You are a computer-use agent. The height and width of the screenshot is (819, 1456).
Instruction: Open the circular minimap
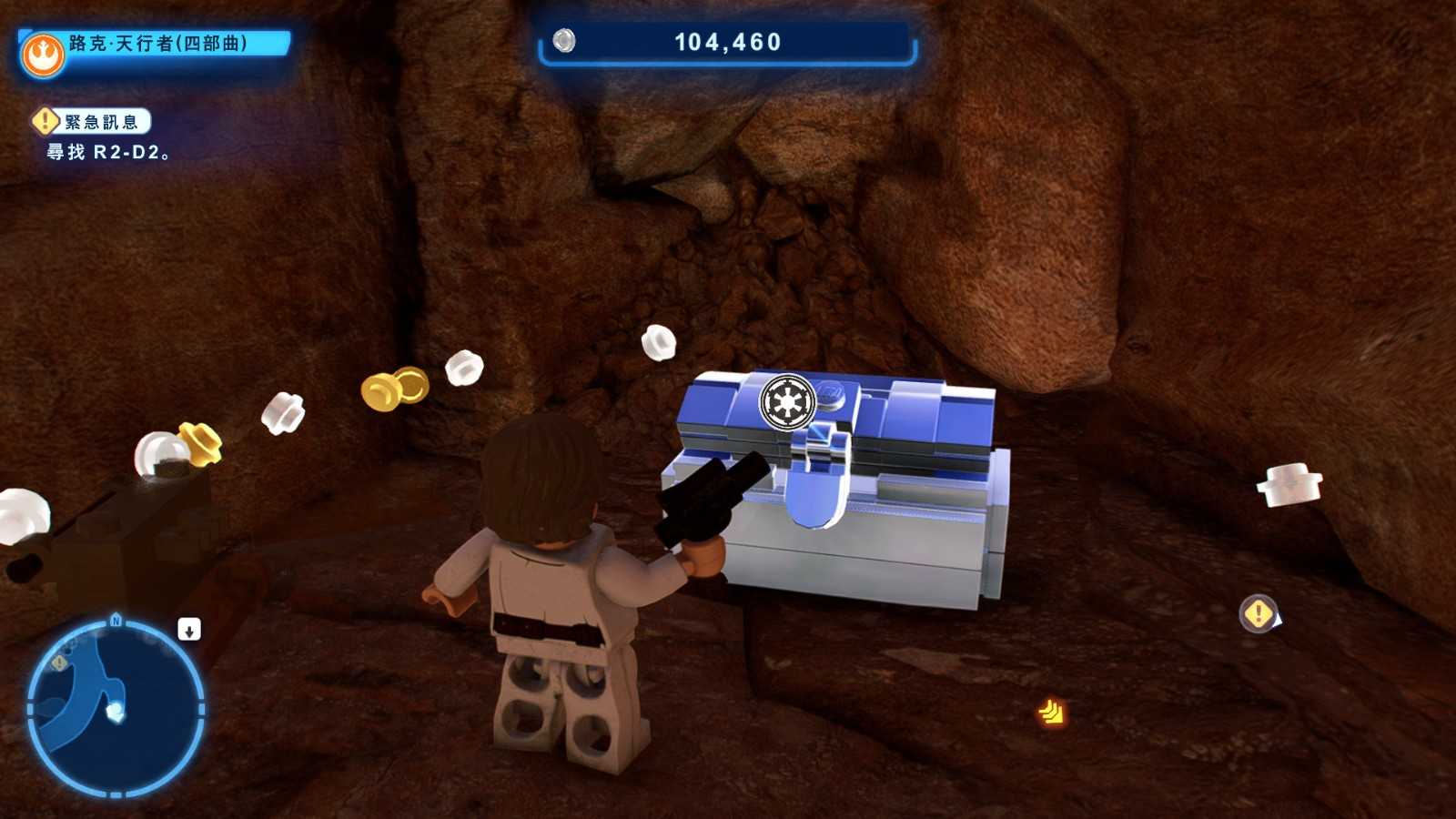coord(116,709)
